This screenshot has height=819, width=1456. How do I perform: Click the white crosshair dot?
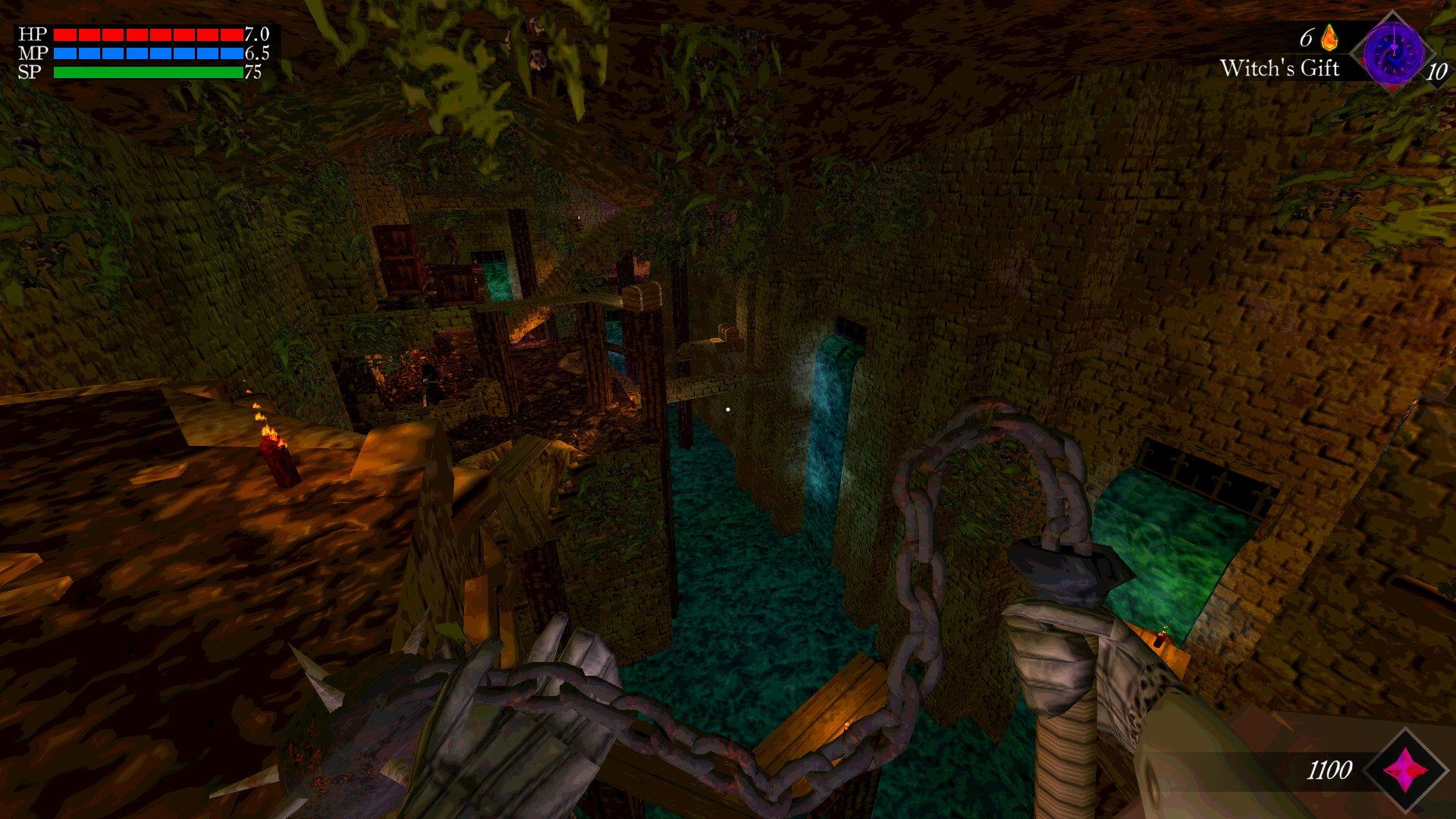tap(727, 409)
